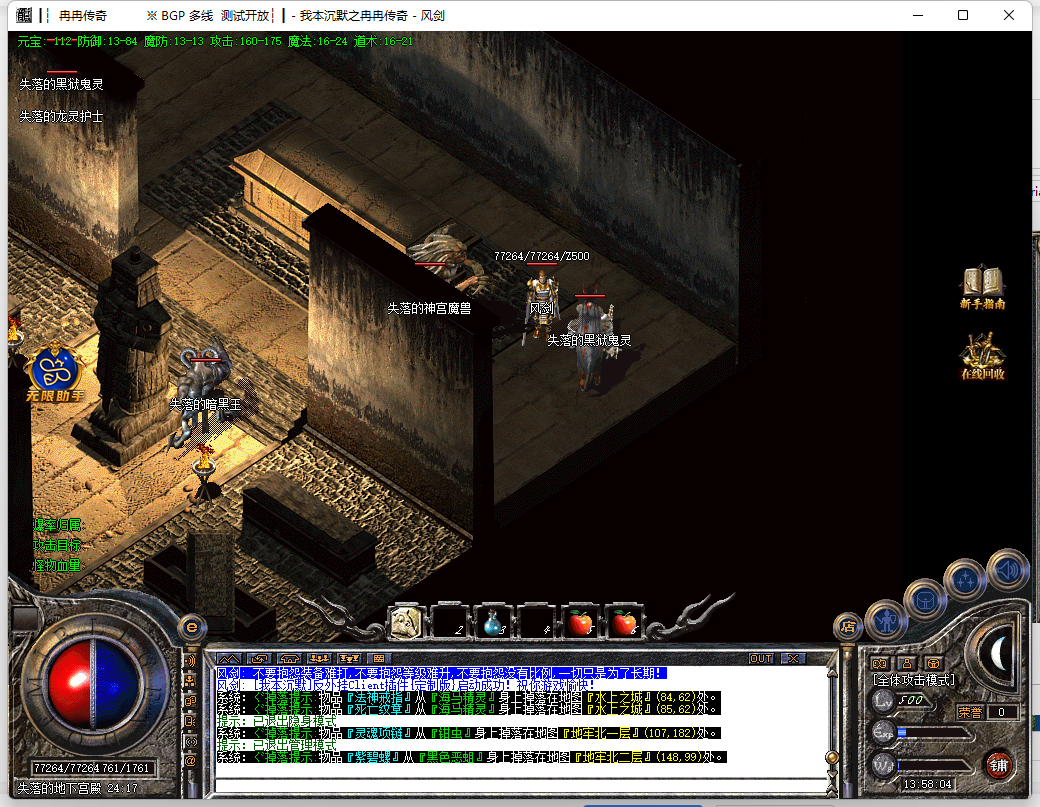This screenshot has height=807, width=1040.
Task: Click the chat panel OUT button
Action: pos(761,659)
